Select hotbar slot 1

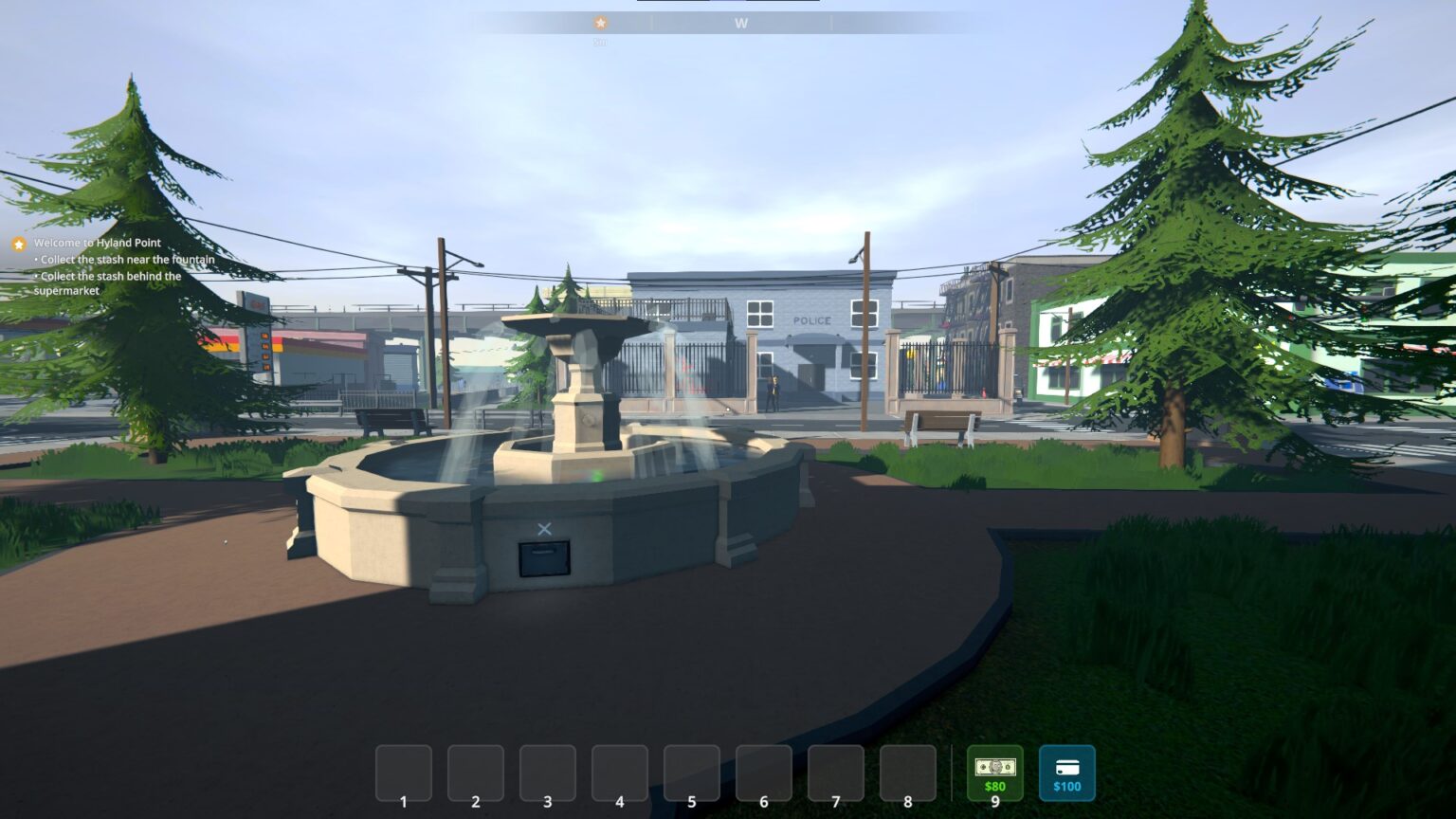tap(403, 772)
